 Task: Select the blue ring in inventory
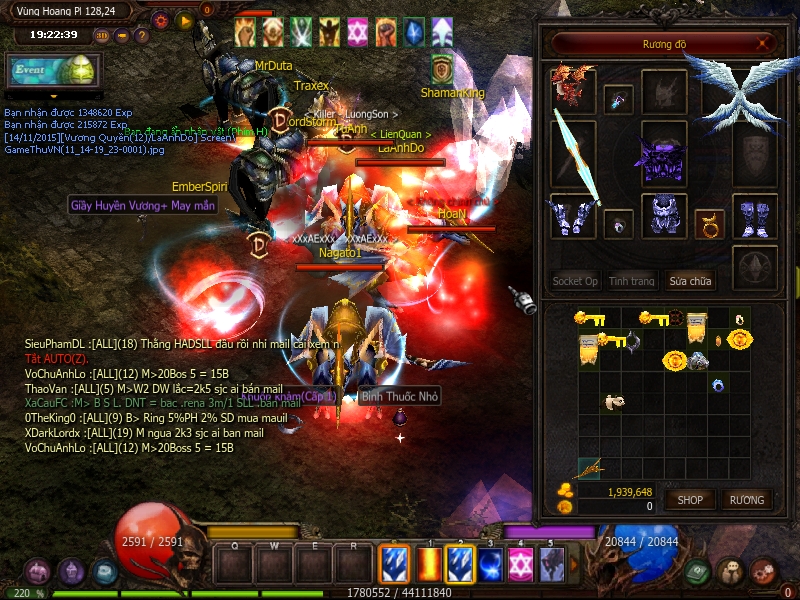[717, 383]
